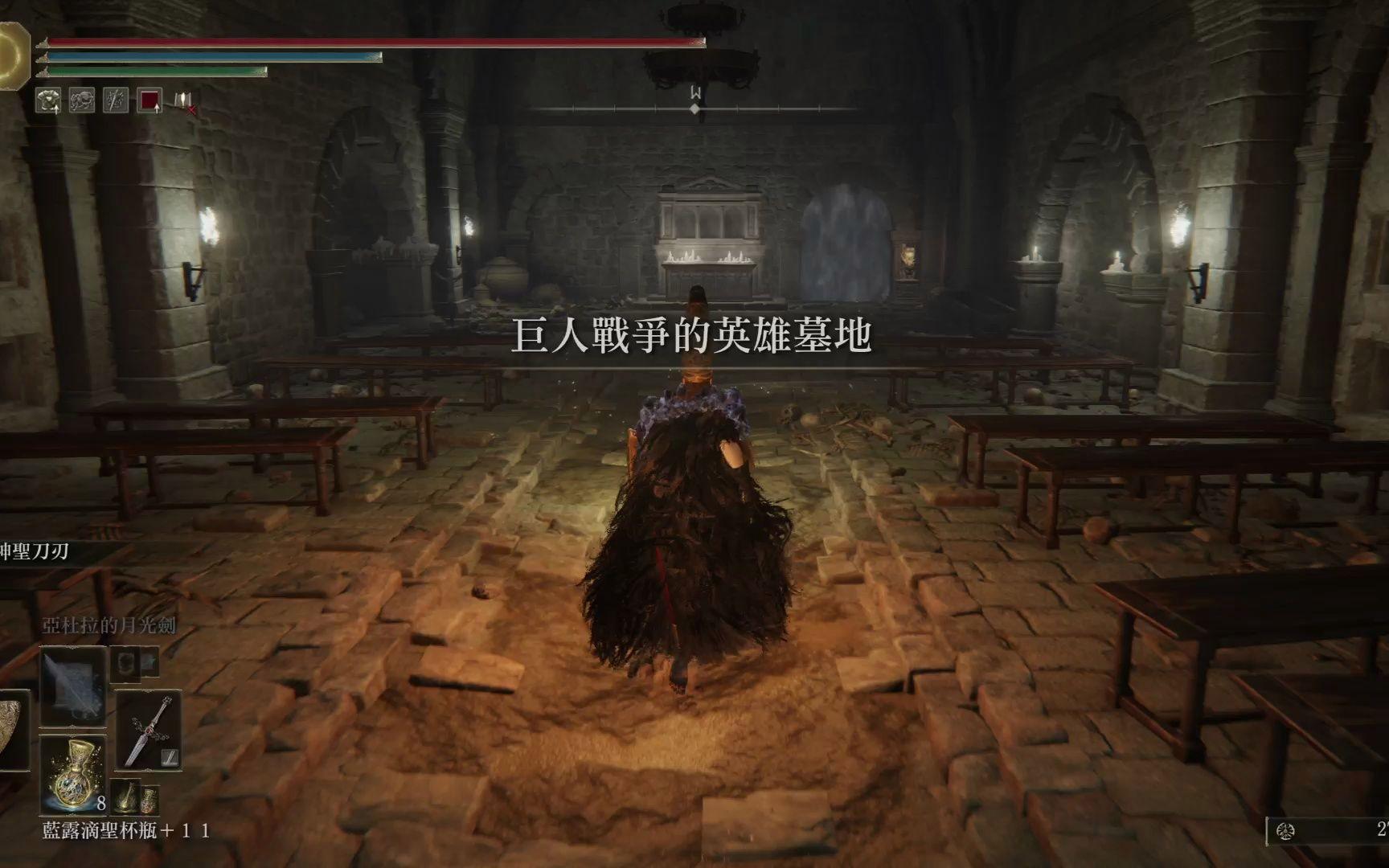Click the rune counter icon
1389x868 pixels.
coord(1285,831)
